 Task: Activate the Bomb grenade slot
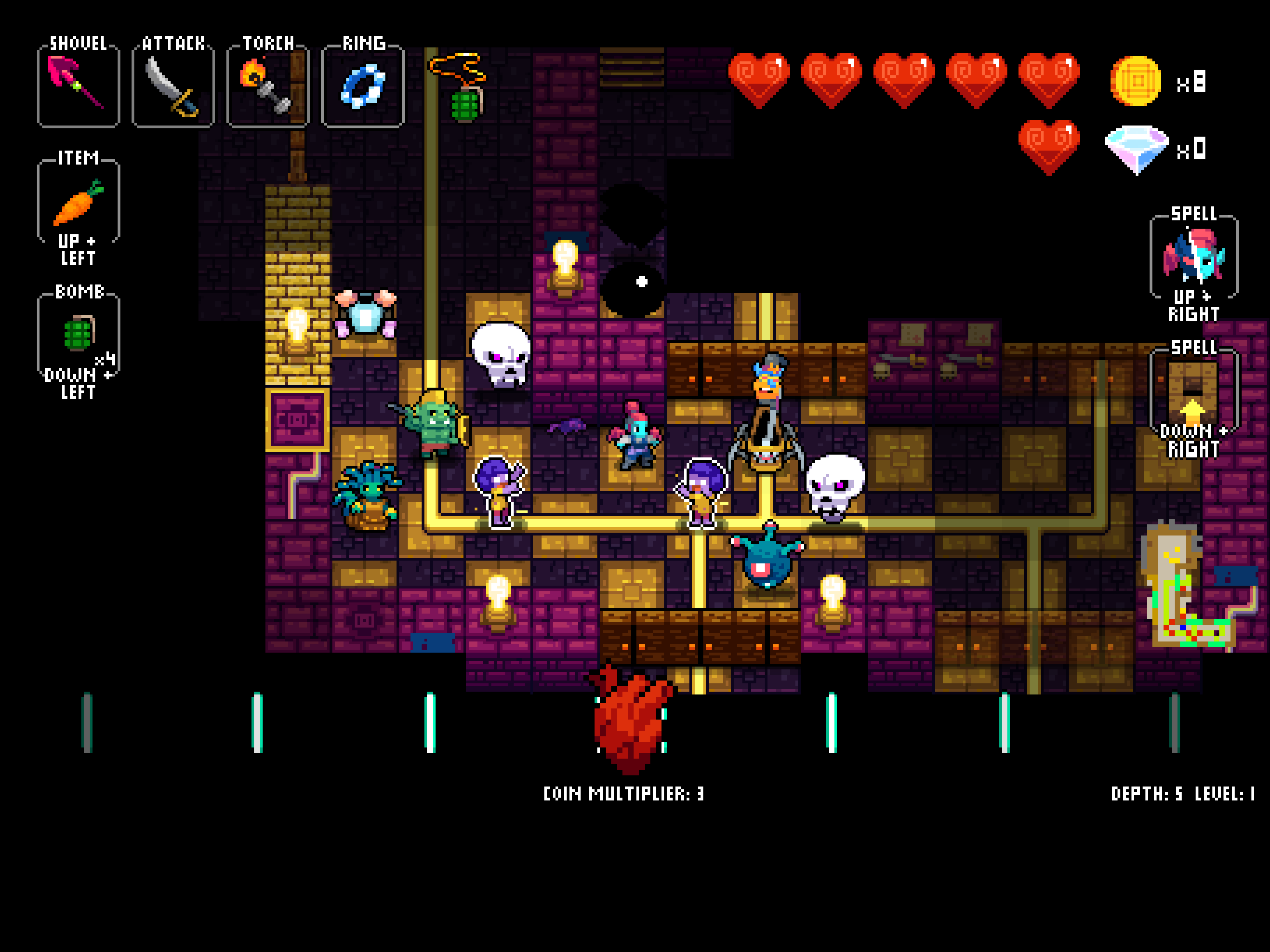(78, 333)
